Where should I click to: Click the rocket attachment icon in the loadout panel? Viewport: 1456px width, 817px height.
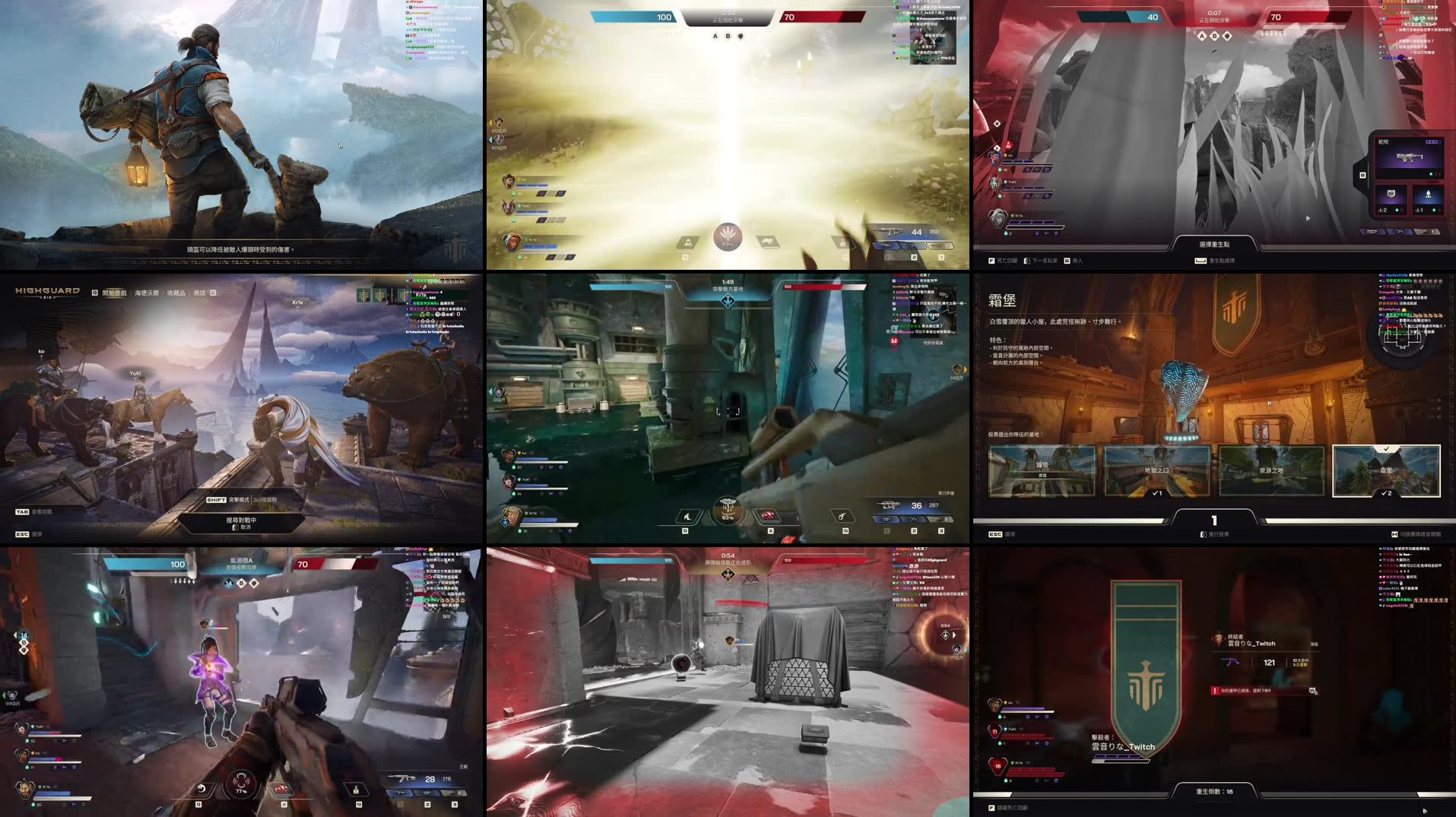(1429, 195)
